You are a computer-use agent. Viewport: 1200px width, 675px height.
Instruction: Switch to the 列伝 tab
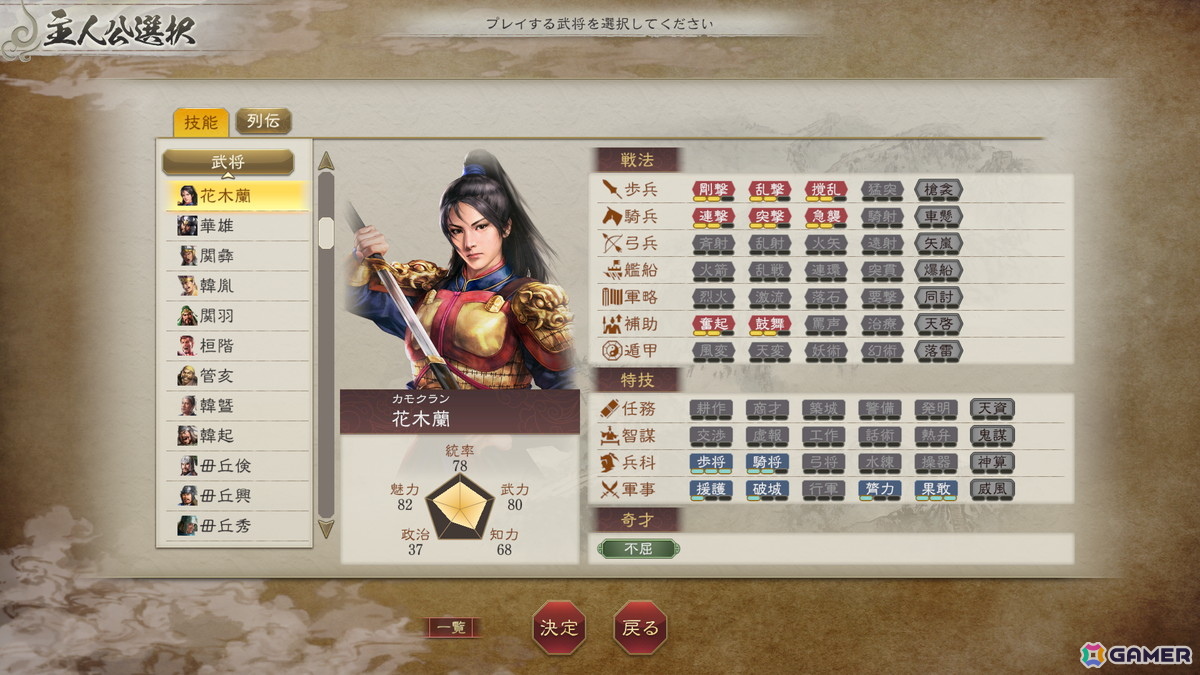tap(263, 122)
